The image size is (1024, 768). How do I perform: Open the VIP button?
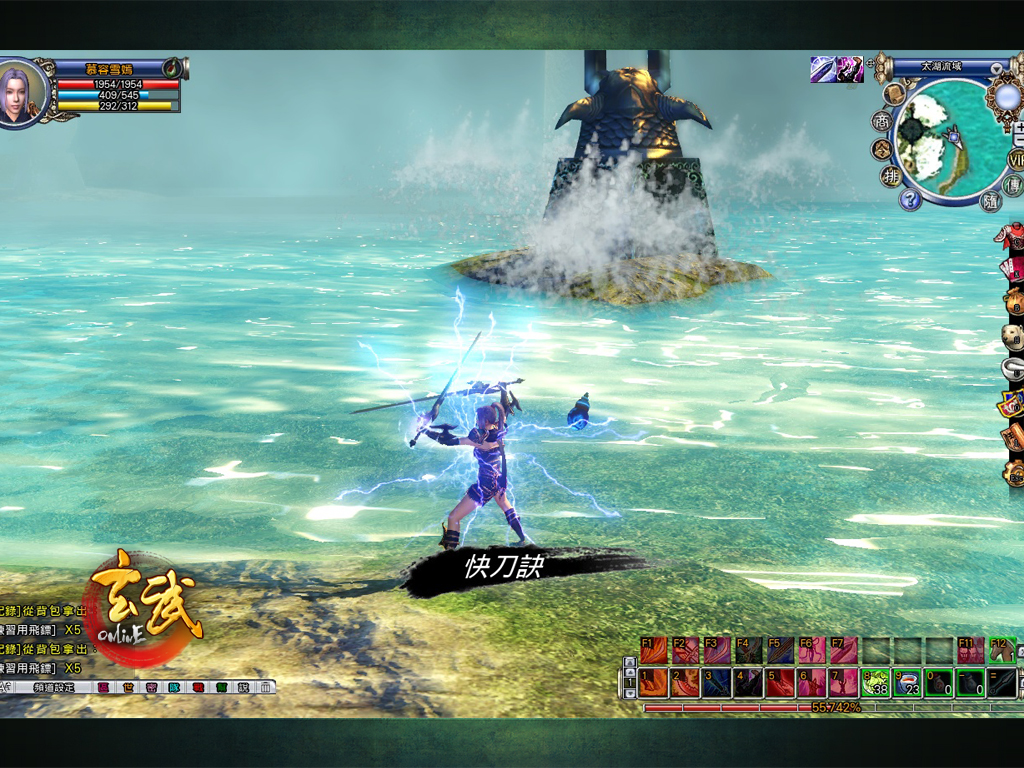[1017, 159]
